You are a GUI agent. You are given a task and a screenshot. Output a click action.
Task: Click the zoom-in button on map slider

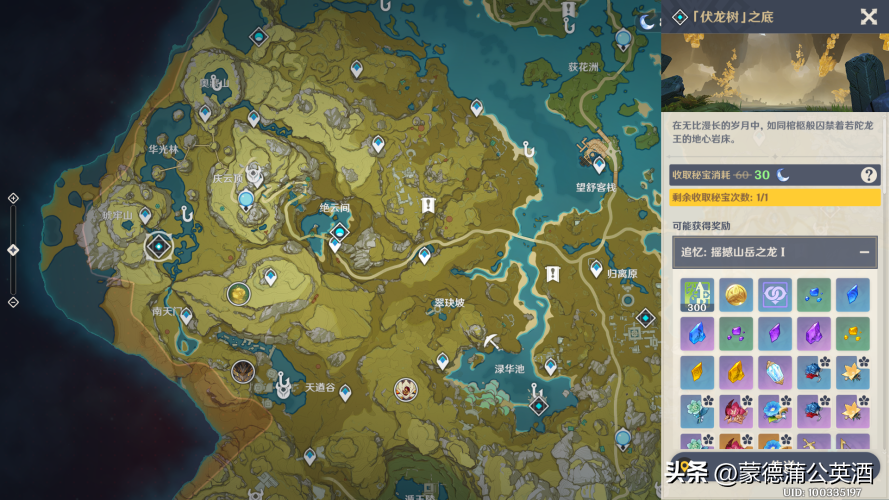(x=13, y=198)
